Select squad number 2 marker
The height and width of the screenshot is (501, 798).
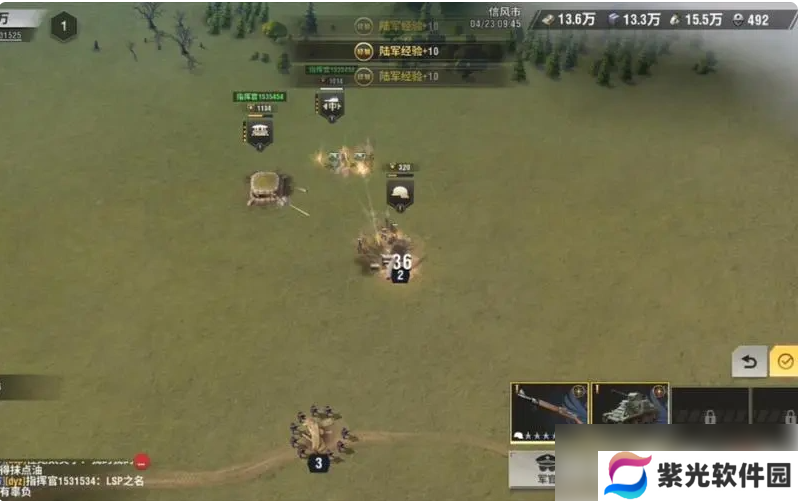(x=400, y=275)
